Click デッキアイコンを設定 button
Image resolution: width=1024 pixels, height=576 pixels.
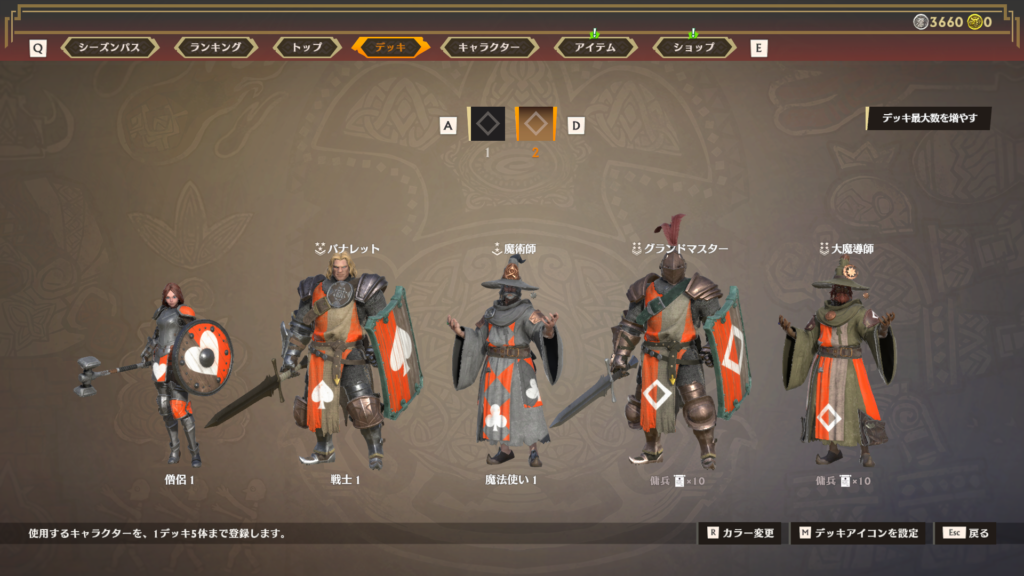click(x=858, y=533)
